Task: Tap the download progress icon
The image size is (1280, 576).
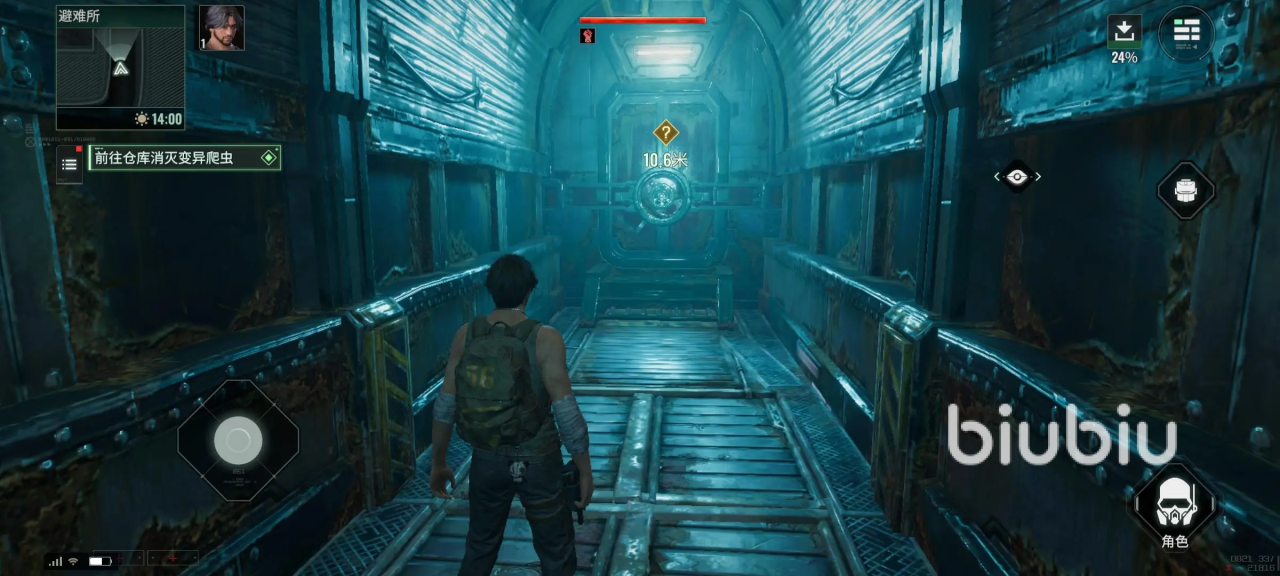Action: tap(1124, 31)
